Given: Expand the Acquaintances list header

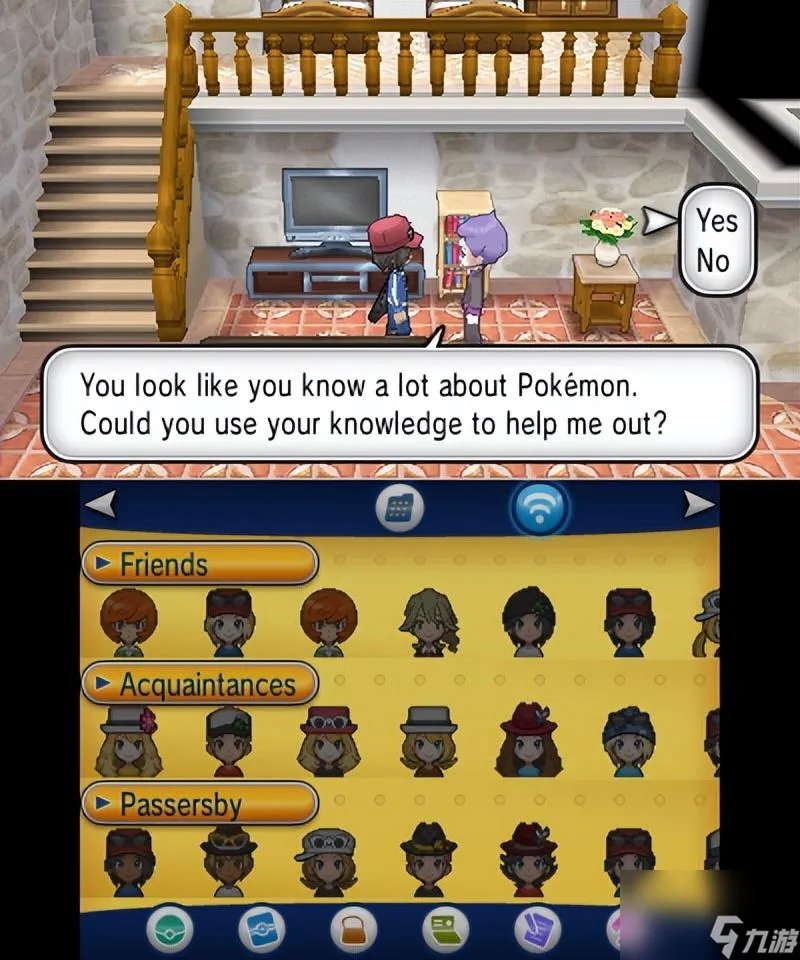Looking at the screenshot, I should click(x=198, y=685).
